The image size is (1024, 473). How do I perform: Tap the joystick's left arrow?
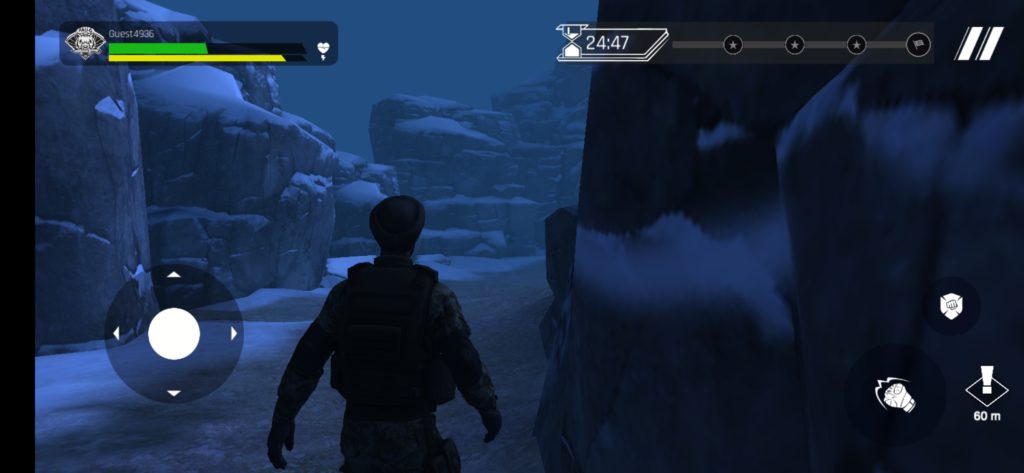[x=115, y=333]
